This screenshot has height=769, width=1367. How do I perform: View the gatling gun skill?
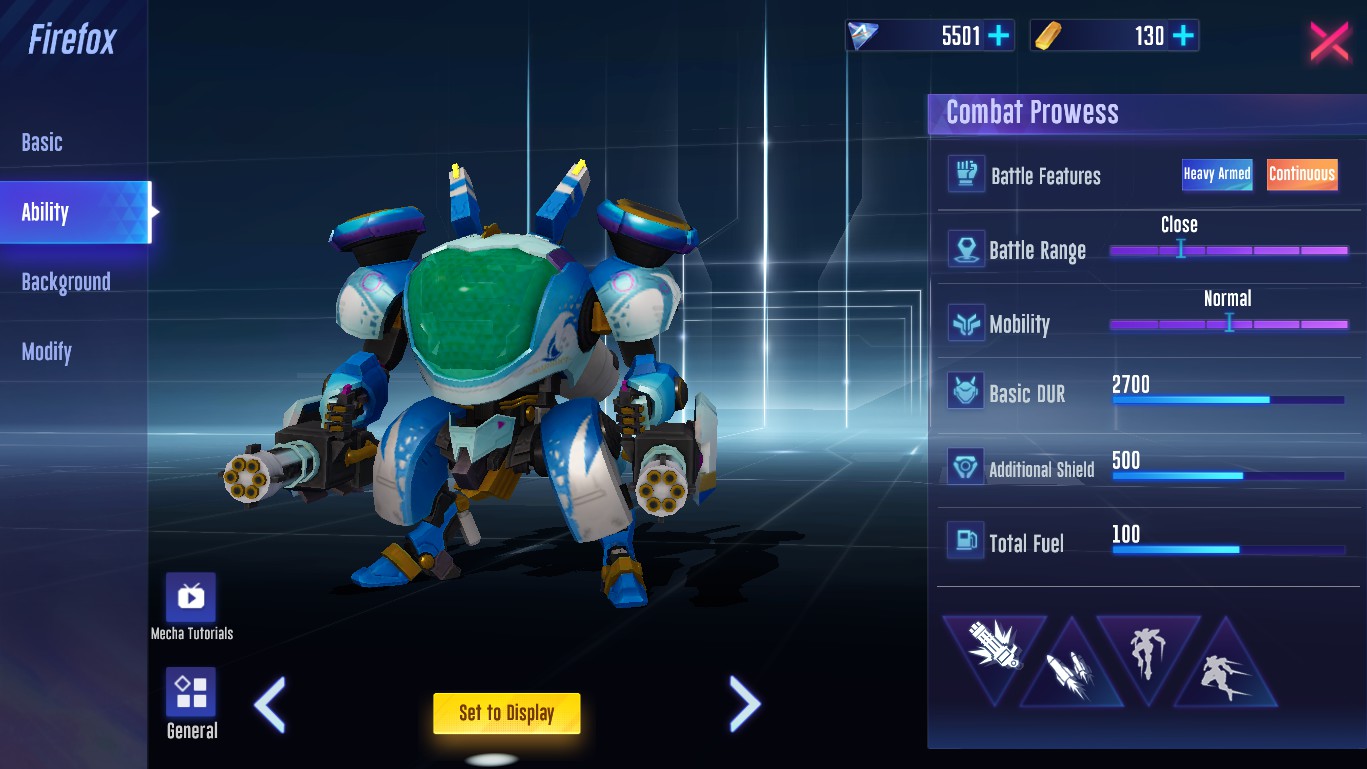(x=992, y=647)
